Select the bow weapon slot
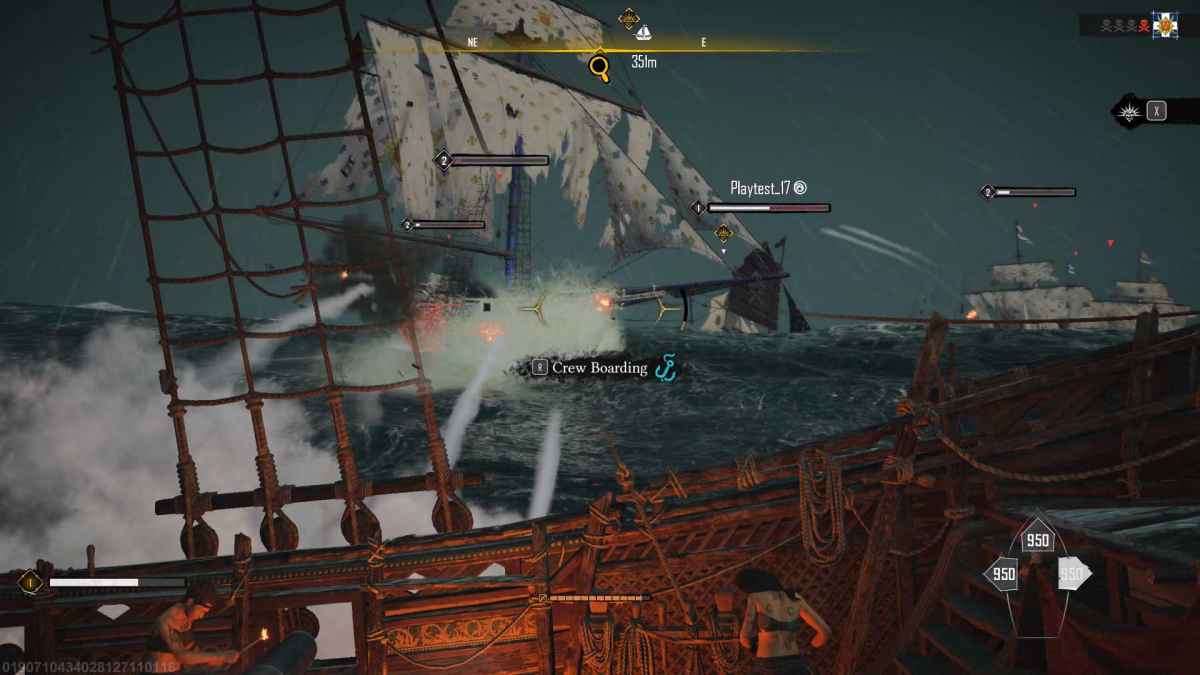 (x=1037, y=541)
